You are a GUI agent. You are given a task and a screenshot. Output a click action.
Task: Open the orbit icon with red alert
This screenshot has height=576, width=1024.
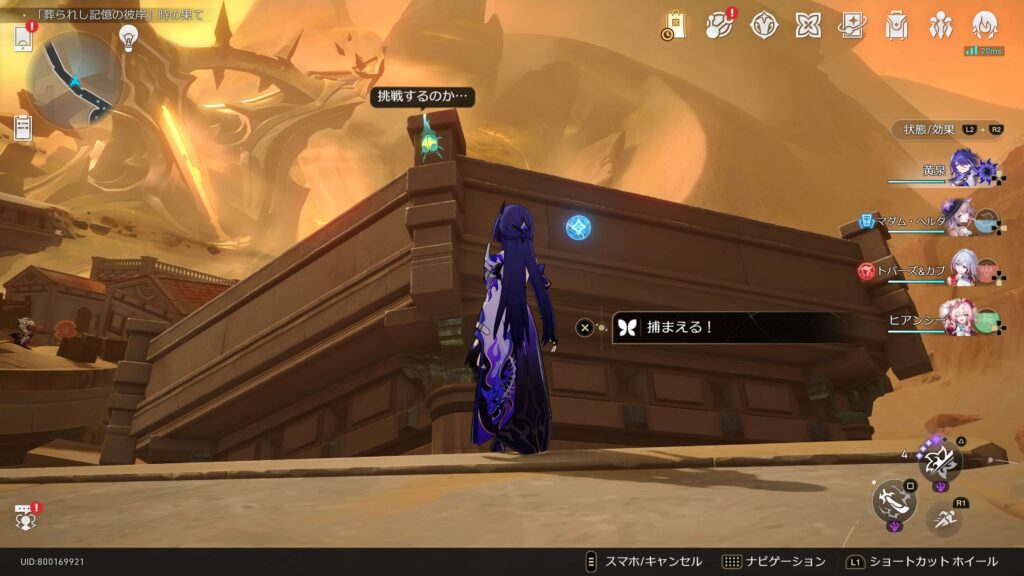coord(719,25)
